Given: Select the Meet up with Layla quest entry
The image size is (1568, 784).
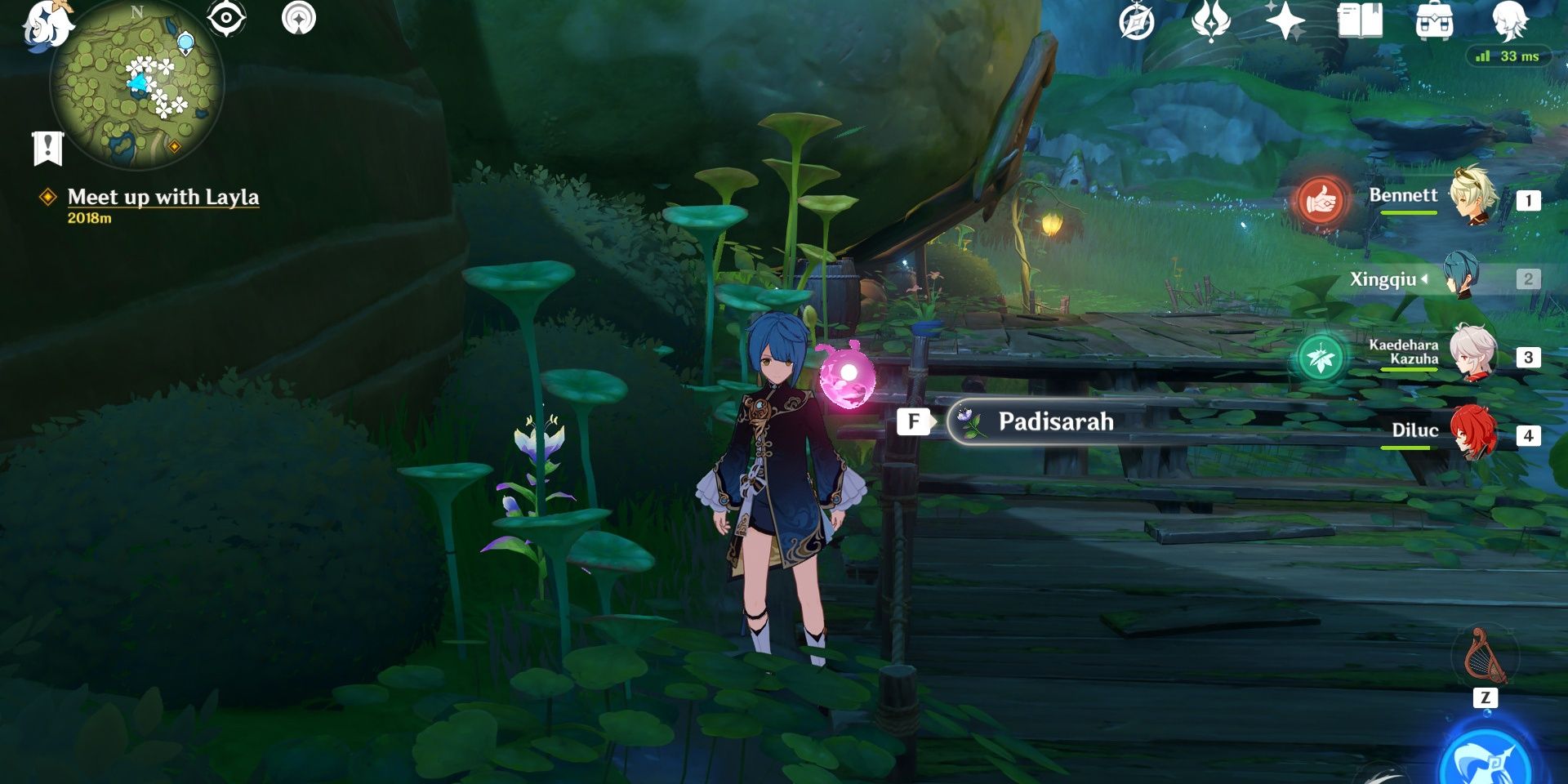Looking at the screenshot, I should click(x=163, y=196).
